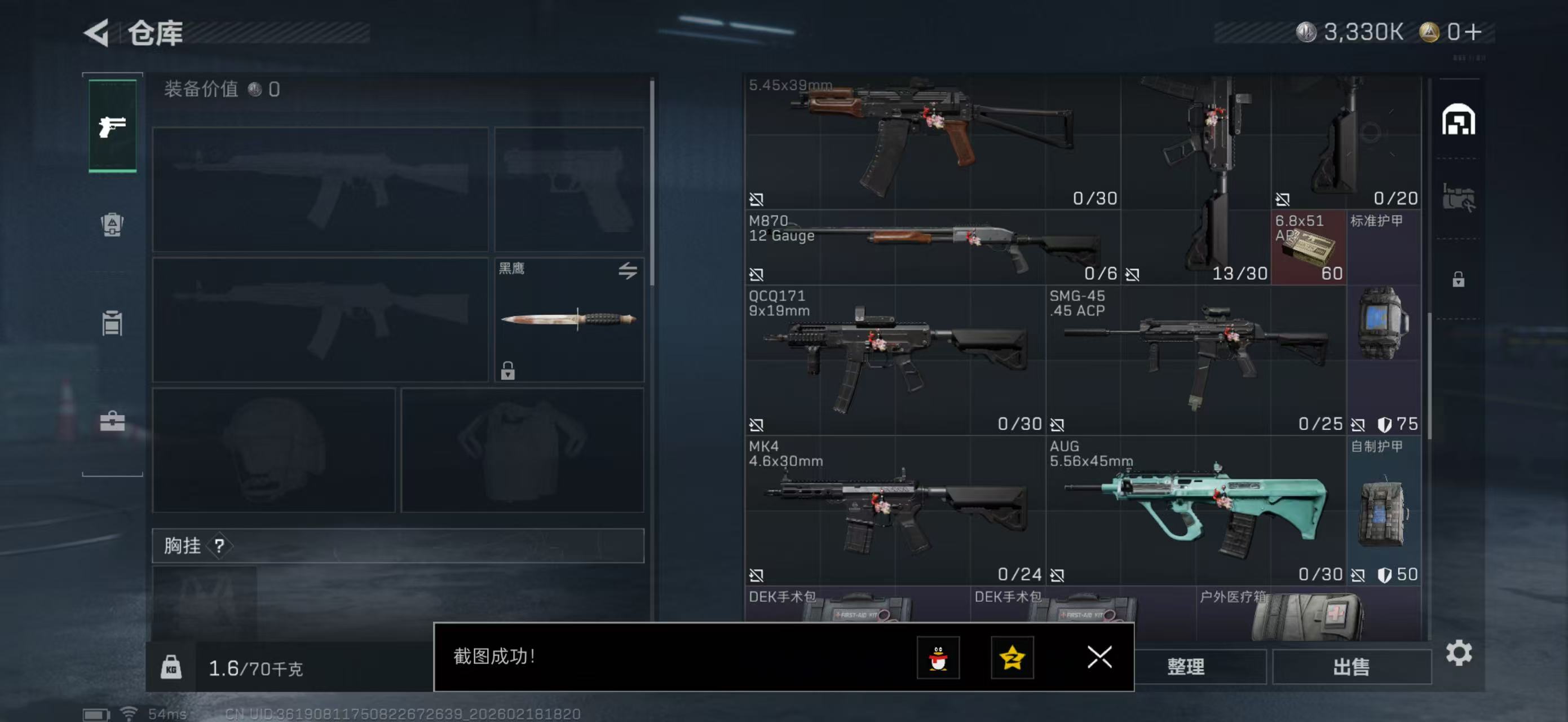Select the 6.8x51 AP ammo box
The width and height of the screenshot is (1568, 722).
coord(1308,247)
